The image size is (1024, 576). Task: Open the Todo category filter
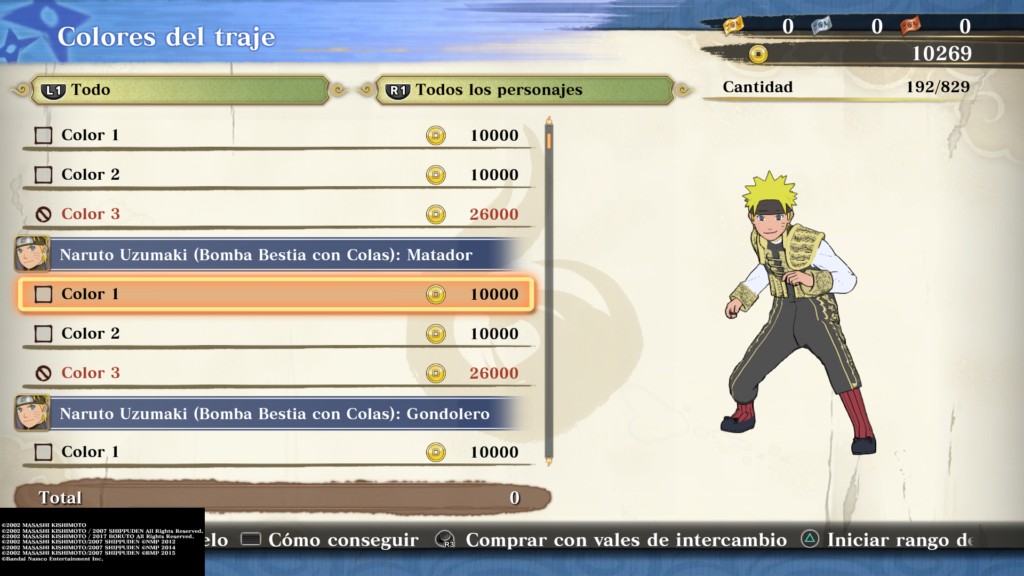180,90
